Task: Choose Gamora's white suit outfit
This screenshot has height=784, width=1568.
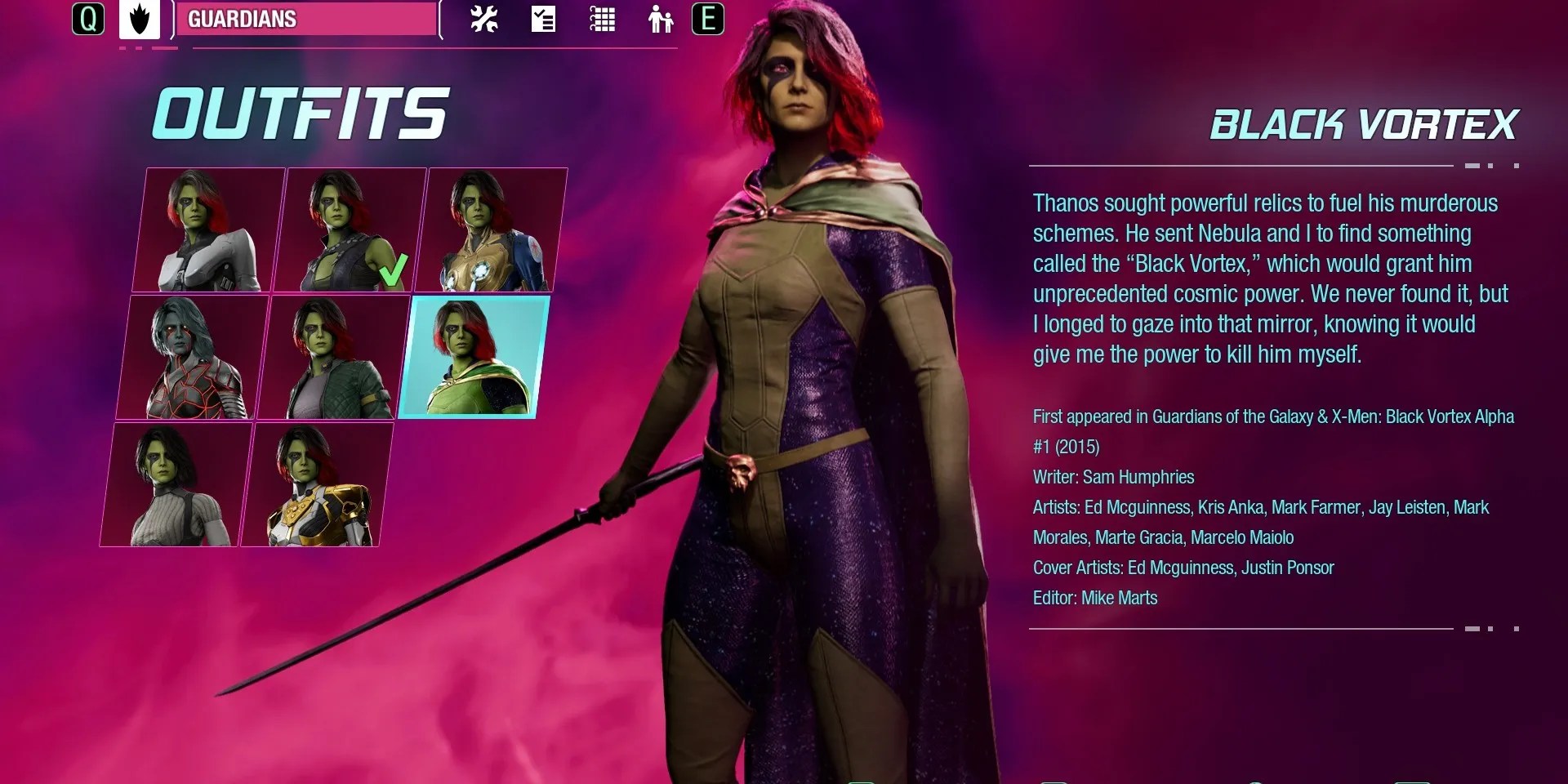Action: 209,230
